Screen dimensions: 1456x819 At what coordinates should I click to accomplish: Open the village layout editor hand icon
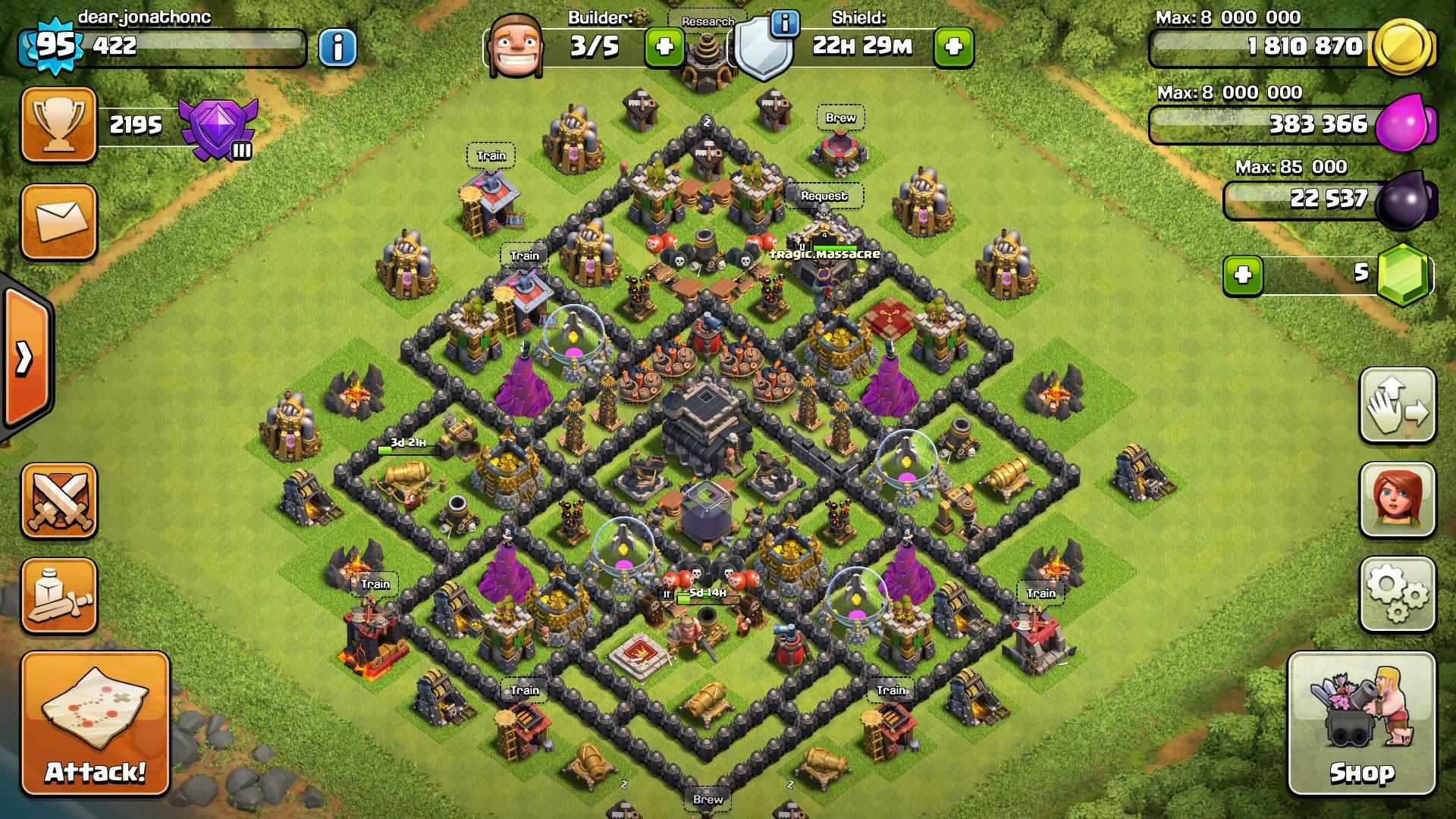(1397, 406)
